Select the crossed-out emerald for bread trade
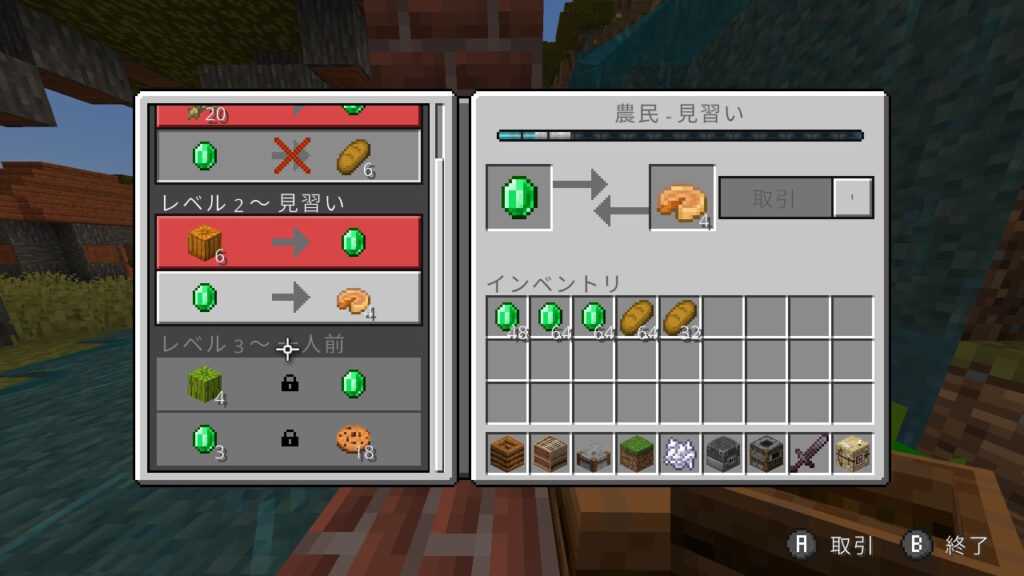This screenshot has width=1024, height=576. point(288,156)
